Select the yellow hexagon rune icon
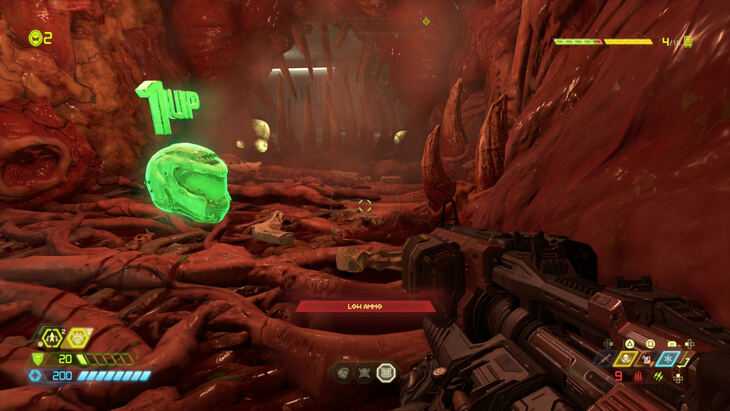730x411 pixels. [x=79, y=338]
